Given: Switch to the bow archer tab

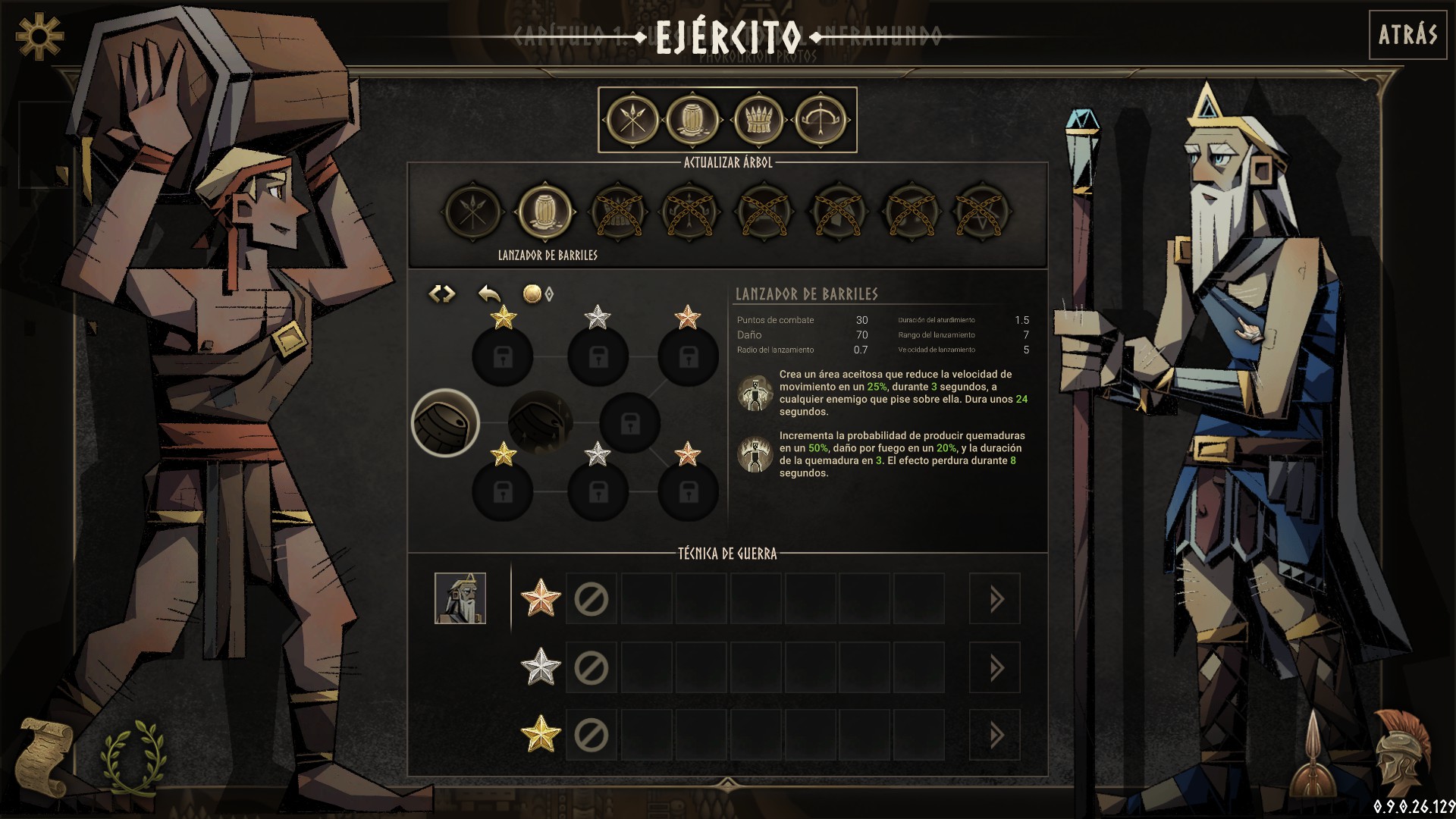Looking at the screenshot, I should 821,120.
